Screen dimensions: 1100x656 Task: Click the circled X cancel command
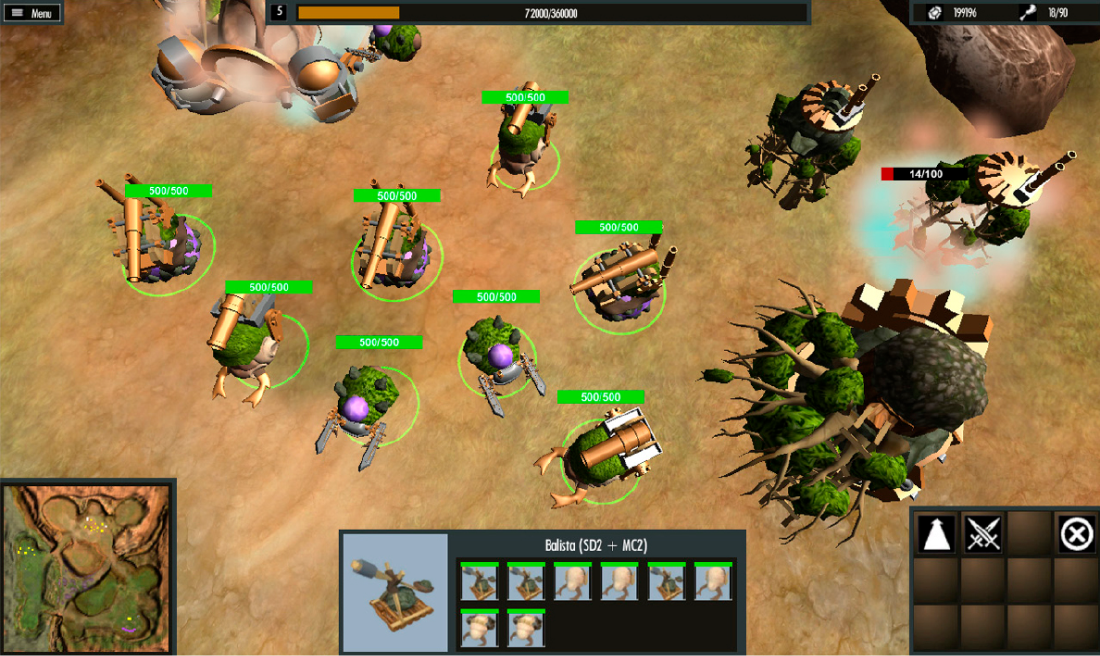[1076, 535]
